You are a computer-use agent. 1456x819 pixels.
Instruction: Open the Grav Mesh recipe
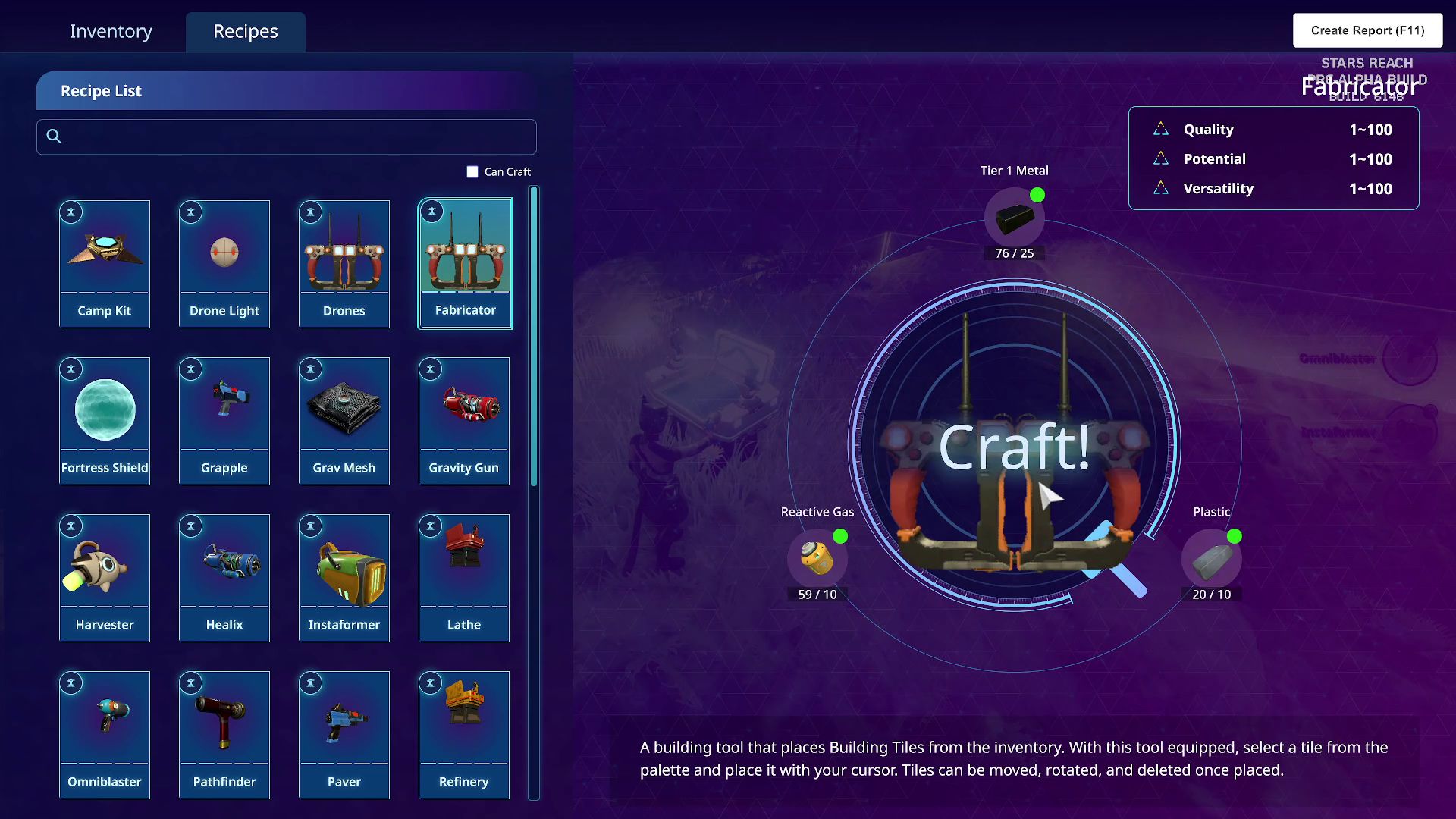coord(344,421)
